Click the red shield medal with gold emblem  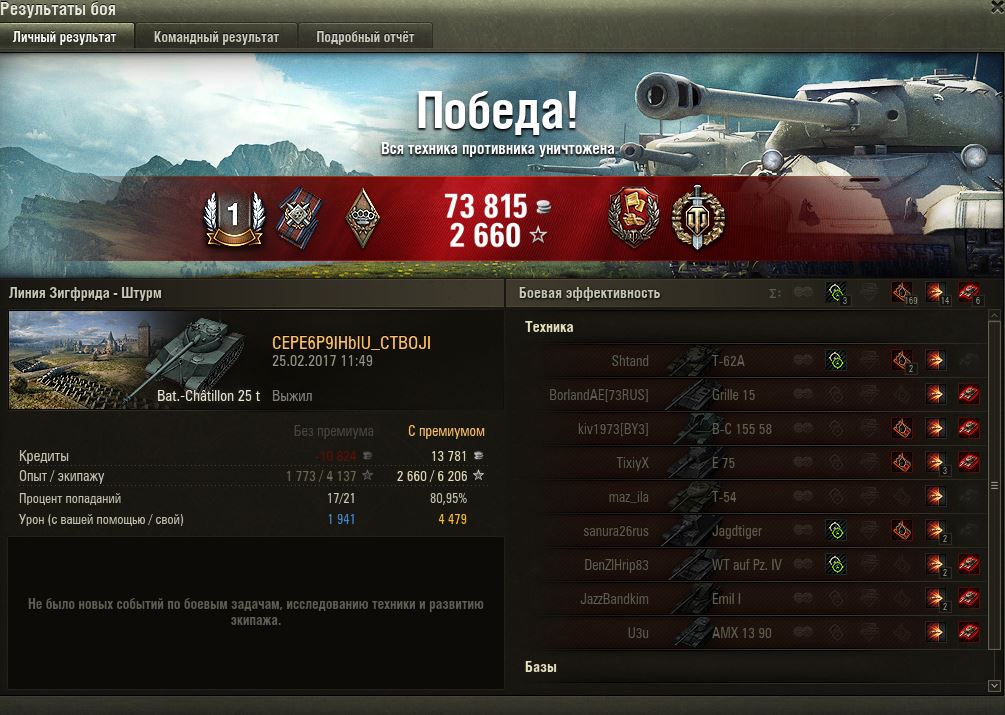(x=634, y=217)
